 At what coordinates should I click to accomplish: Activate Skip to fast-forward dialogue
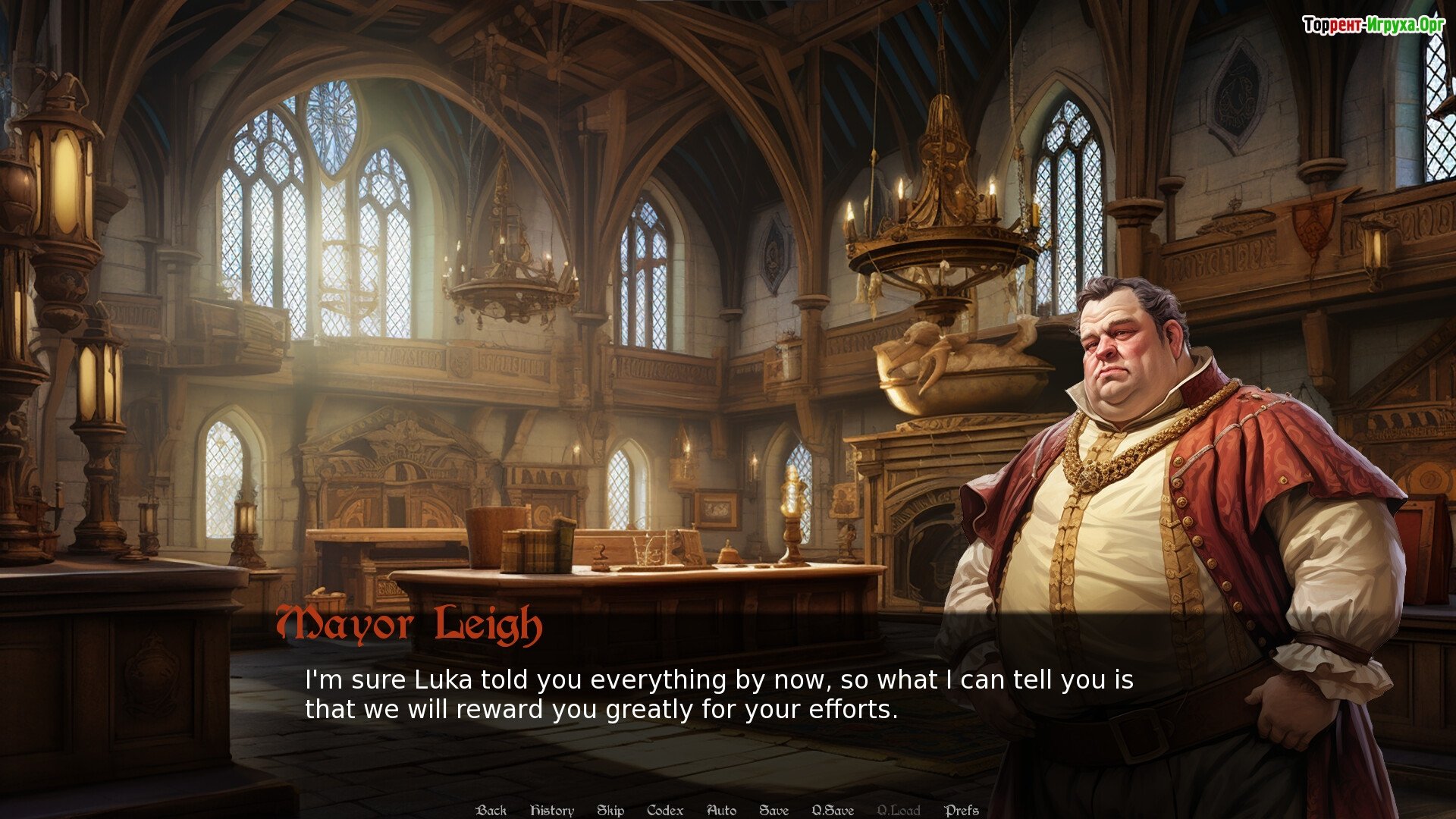tap(610, 810)
